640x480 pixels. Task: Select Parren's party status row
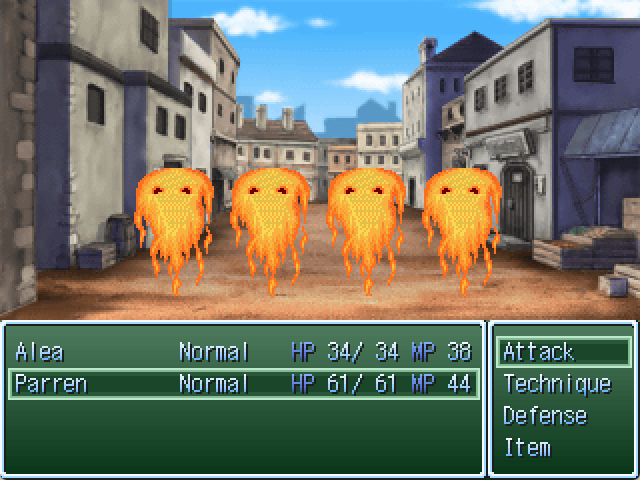click(x=243, y=384)
